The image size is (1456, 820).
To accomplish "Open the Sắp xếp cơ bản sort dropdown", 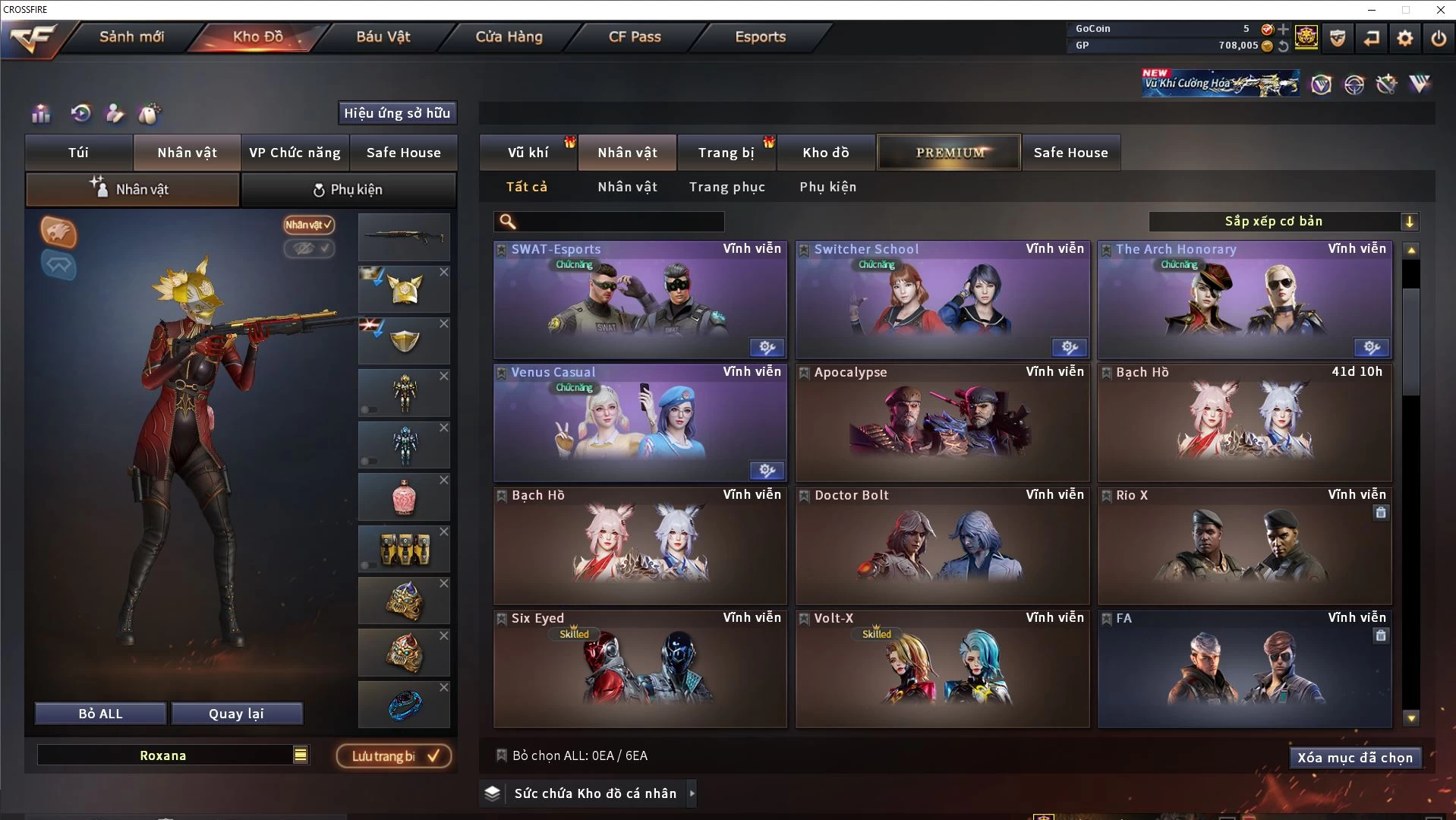I will click(1283, 222).
